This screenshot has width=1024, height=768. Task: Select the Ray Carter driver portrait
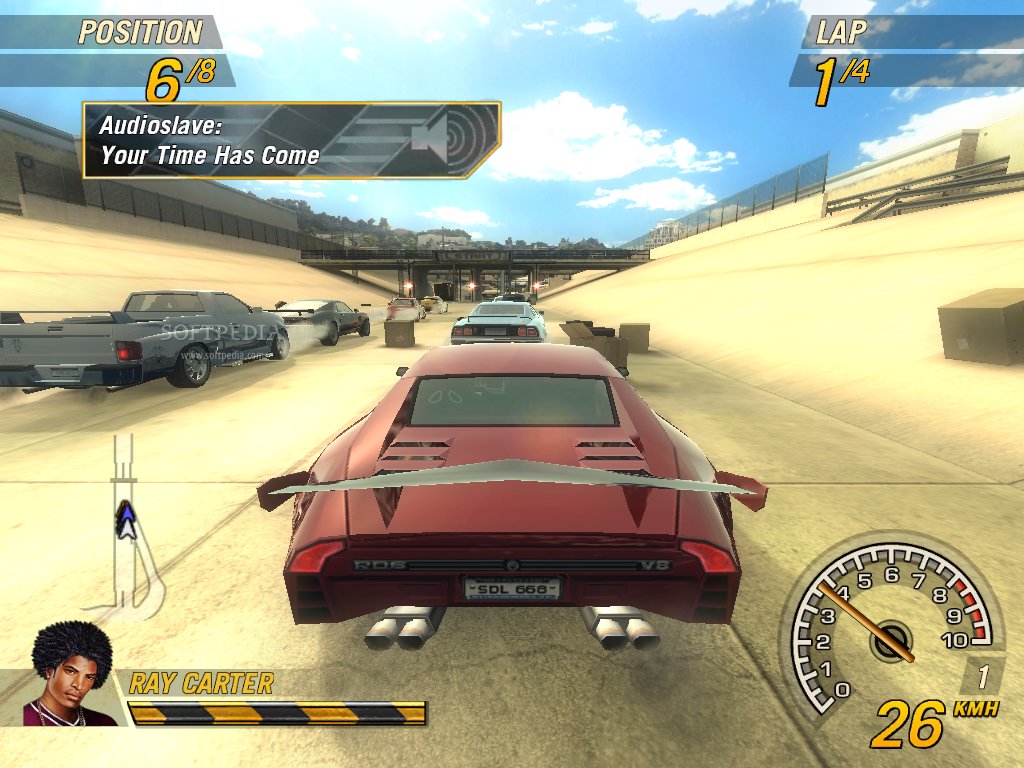[x=70, y=676]
